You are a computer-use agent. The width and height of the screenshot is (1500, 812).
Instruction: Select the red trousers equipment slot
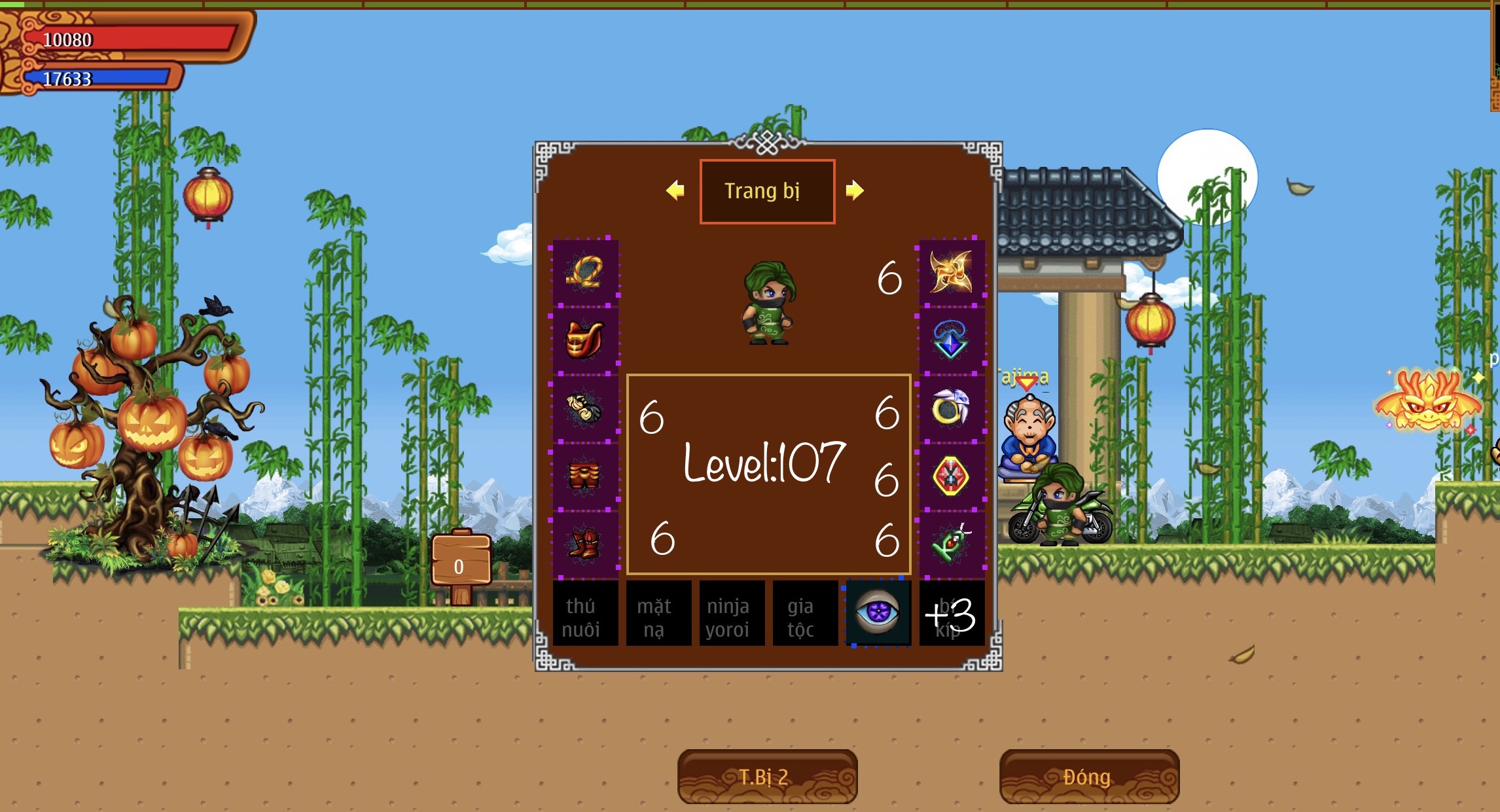click(x=585, y=476)
